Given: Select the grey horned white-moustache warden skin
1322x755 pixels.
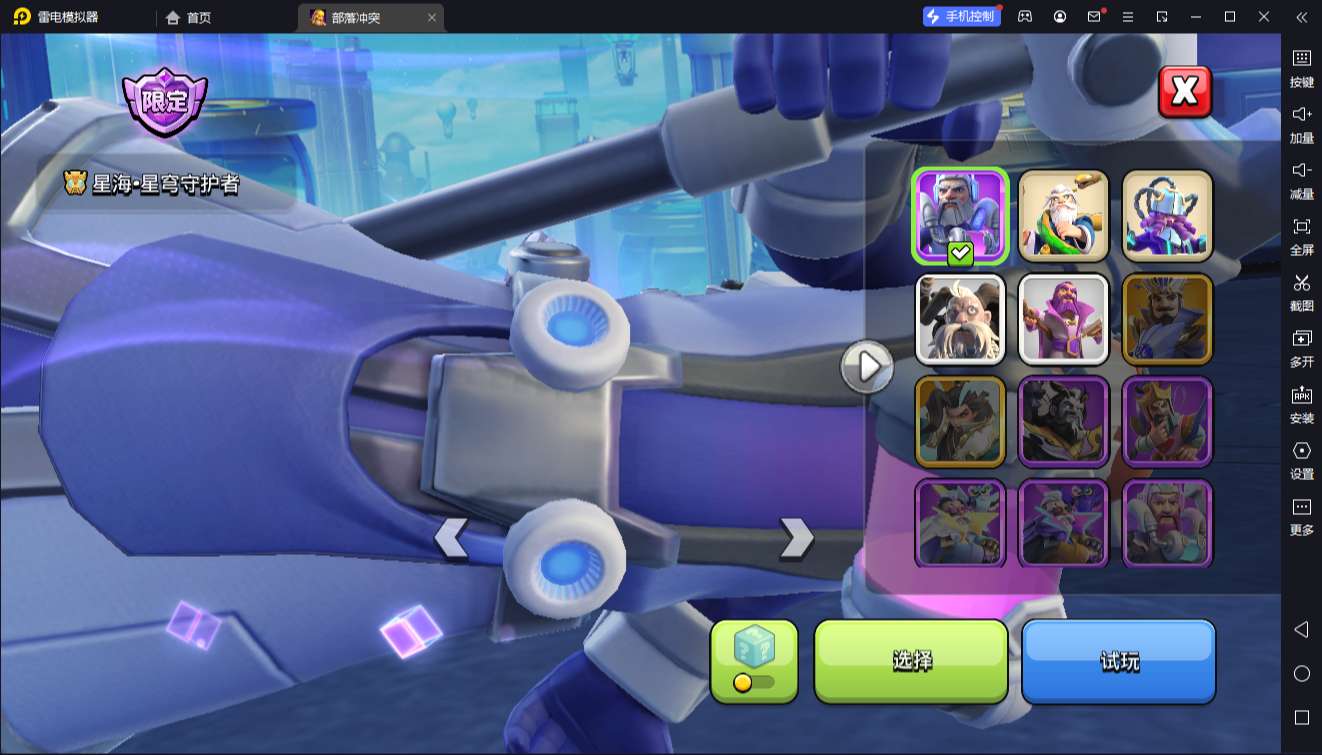Looking at the screenshot, I should coord(960,319).
